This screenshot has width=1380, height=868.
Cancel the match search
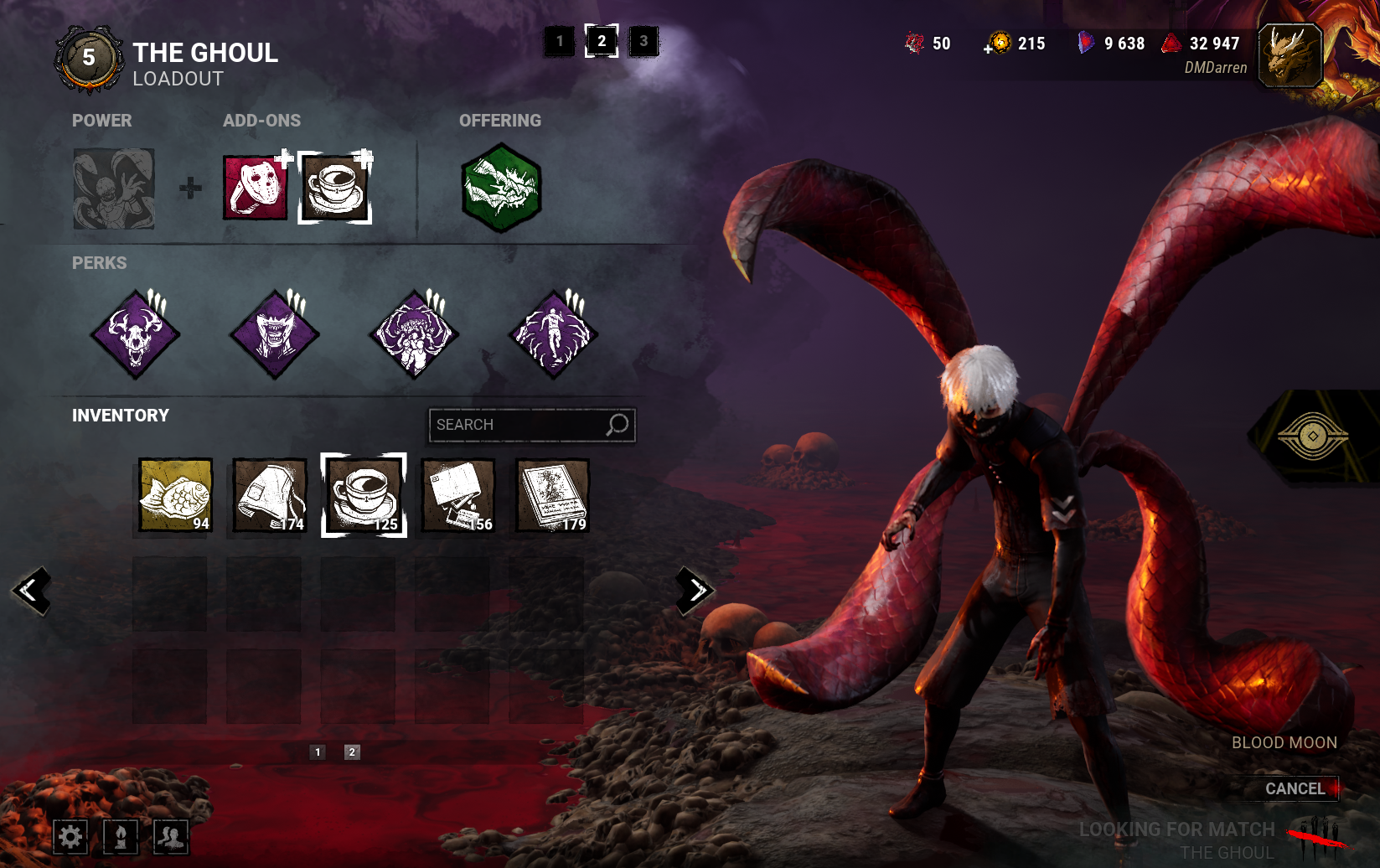pyautogui.click(x=1295, y=788)
